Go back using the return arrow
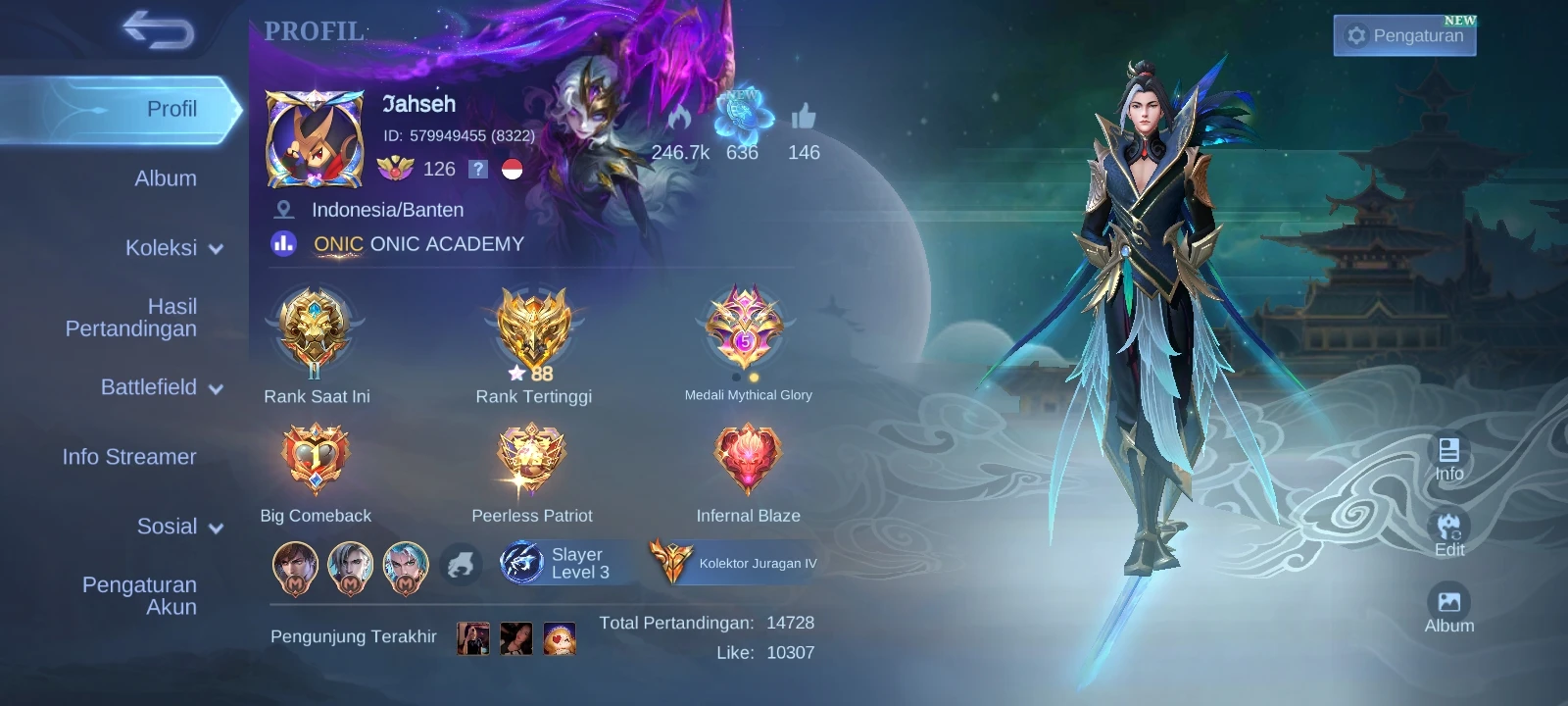 (158, 30)
